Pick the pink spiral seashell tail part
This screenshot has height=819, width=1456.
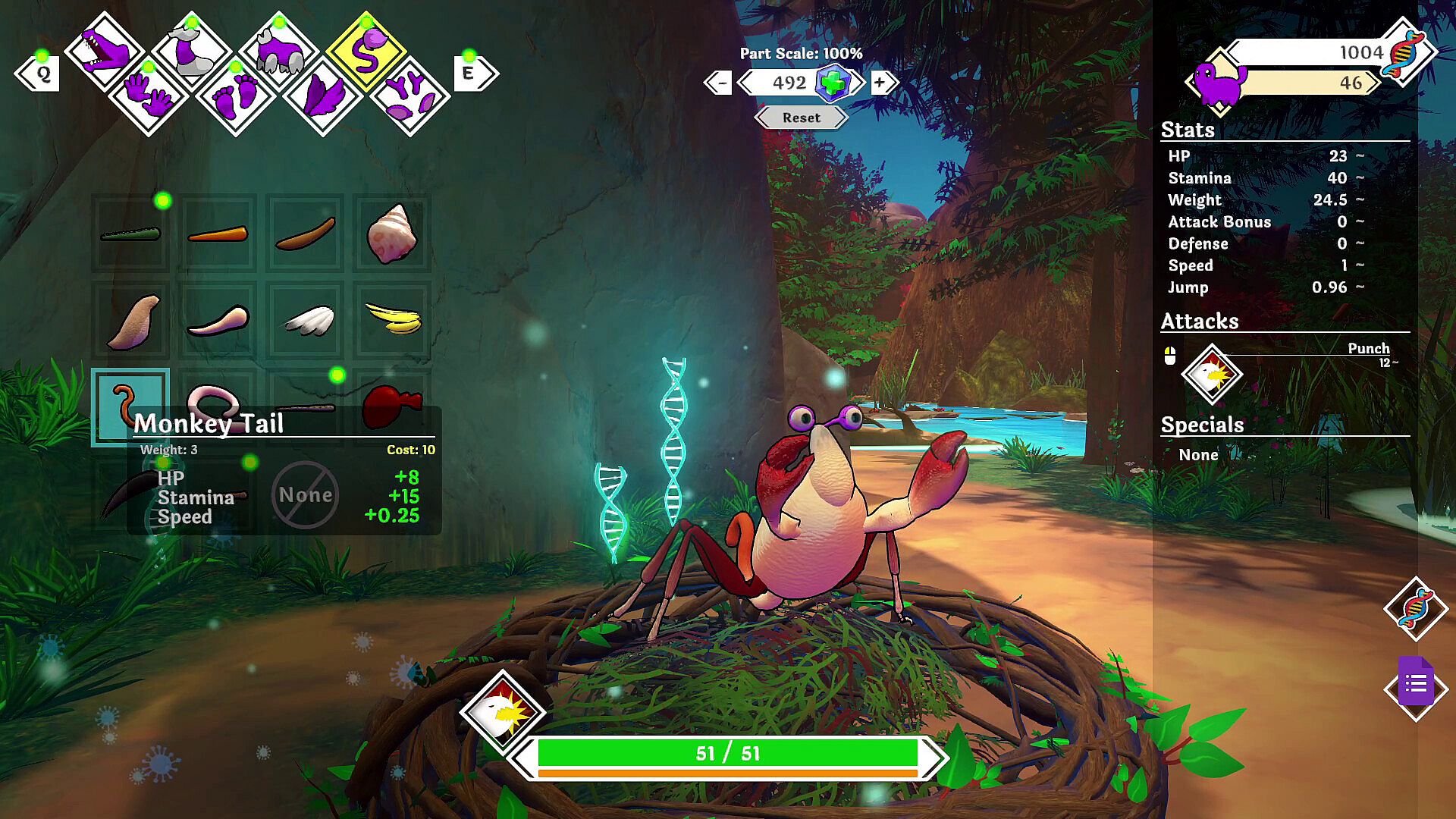tap(392, 234)
